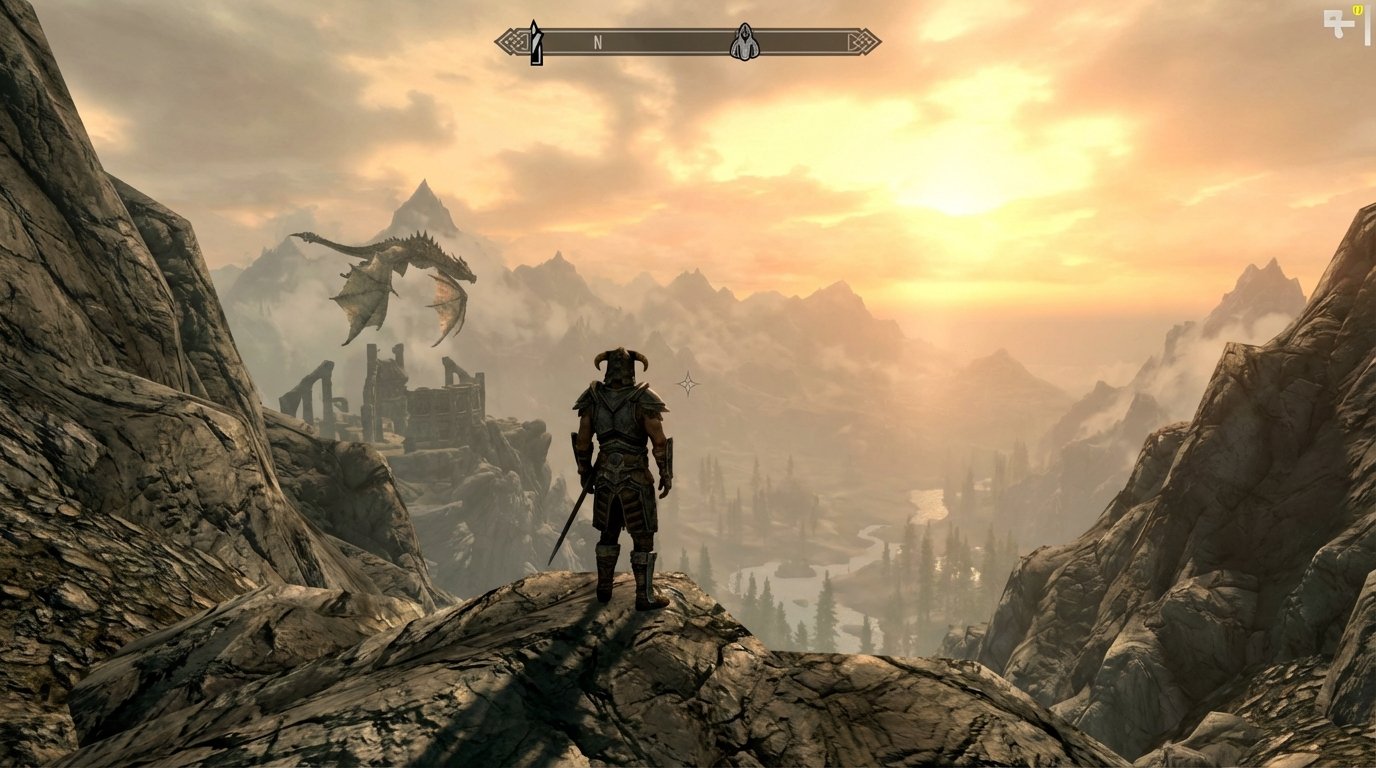Click the yellow notification indicator top-right
The image size is (1376, 768).
point(1358,9)
